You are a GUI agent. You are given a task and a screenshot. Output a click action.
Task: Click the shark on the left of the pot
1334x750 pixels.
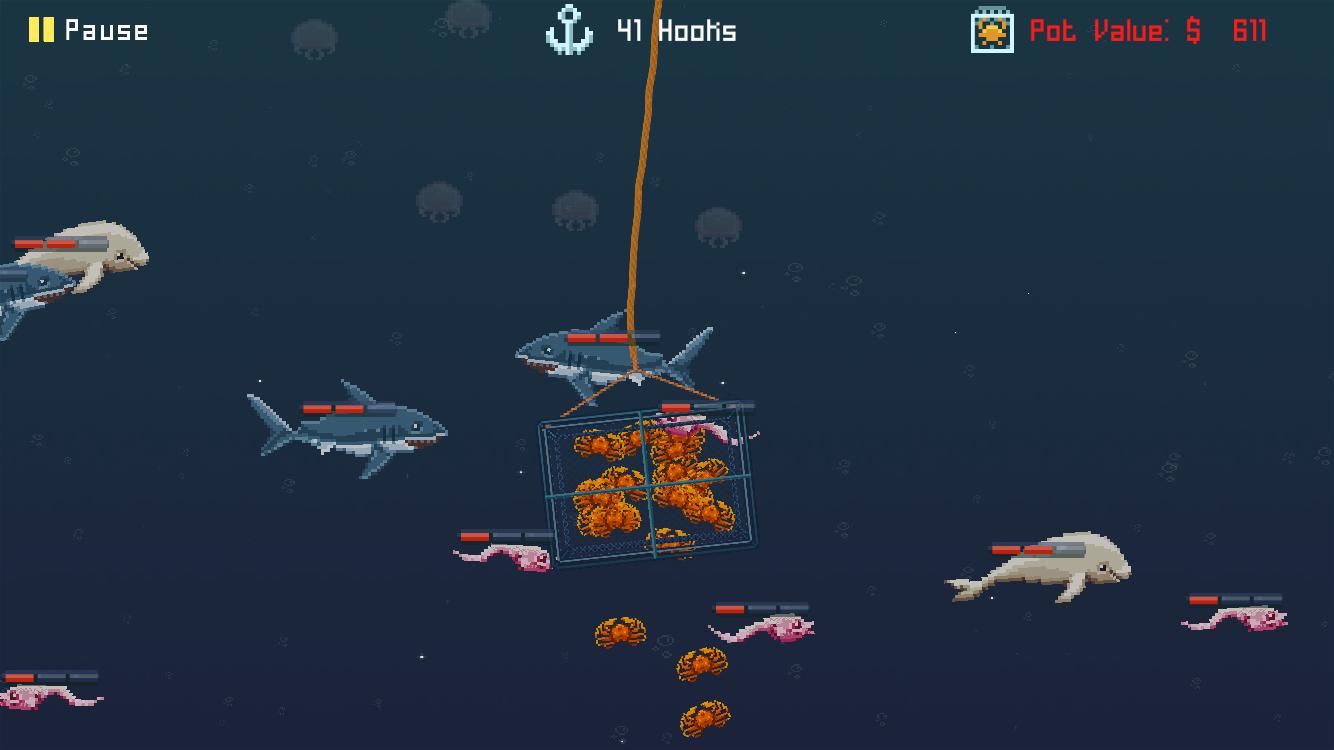tap(355, 428)
